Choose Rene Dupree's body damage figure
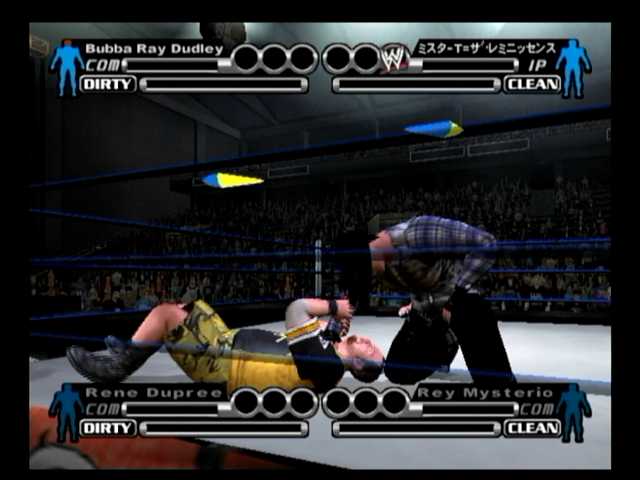 (67, 411)
